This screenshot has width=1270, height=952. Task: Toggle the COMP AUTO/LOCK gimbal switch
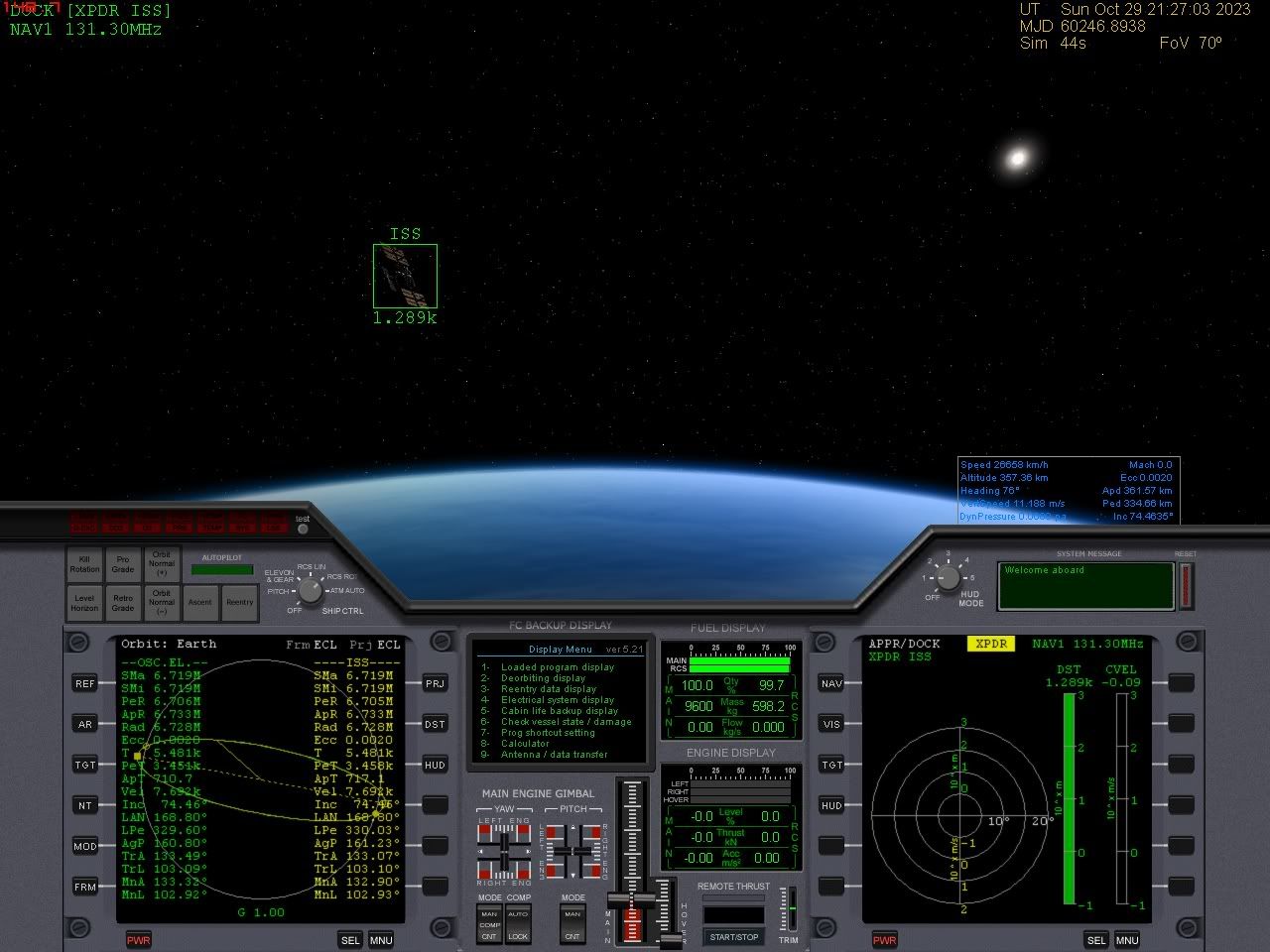pos(518,924)
